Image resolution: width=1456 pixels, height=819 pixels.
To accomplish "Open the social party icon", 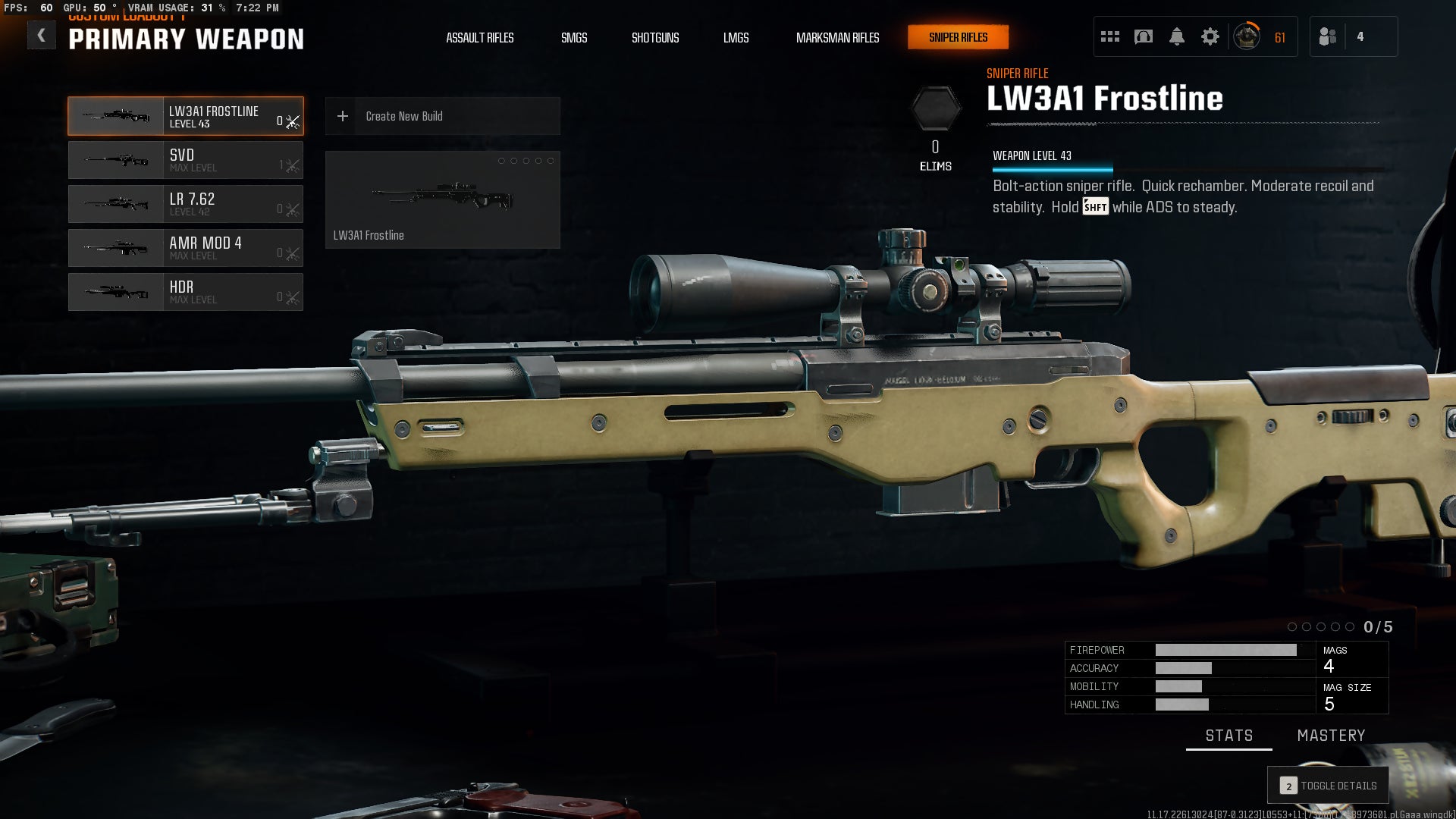I will point(1328,36).
